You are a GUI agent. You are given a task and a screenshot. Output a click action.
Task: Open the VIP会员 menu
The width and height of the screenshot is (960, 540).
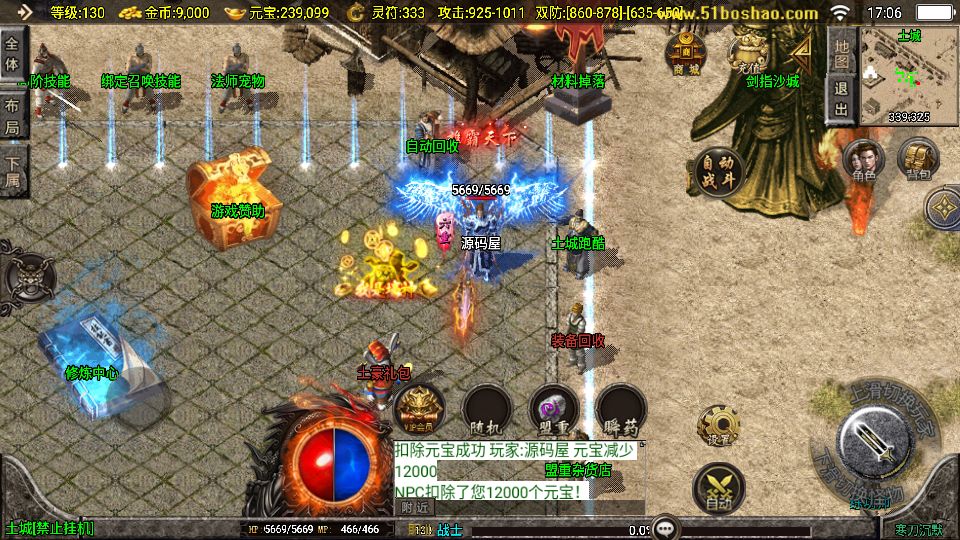pos(419,410)
